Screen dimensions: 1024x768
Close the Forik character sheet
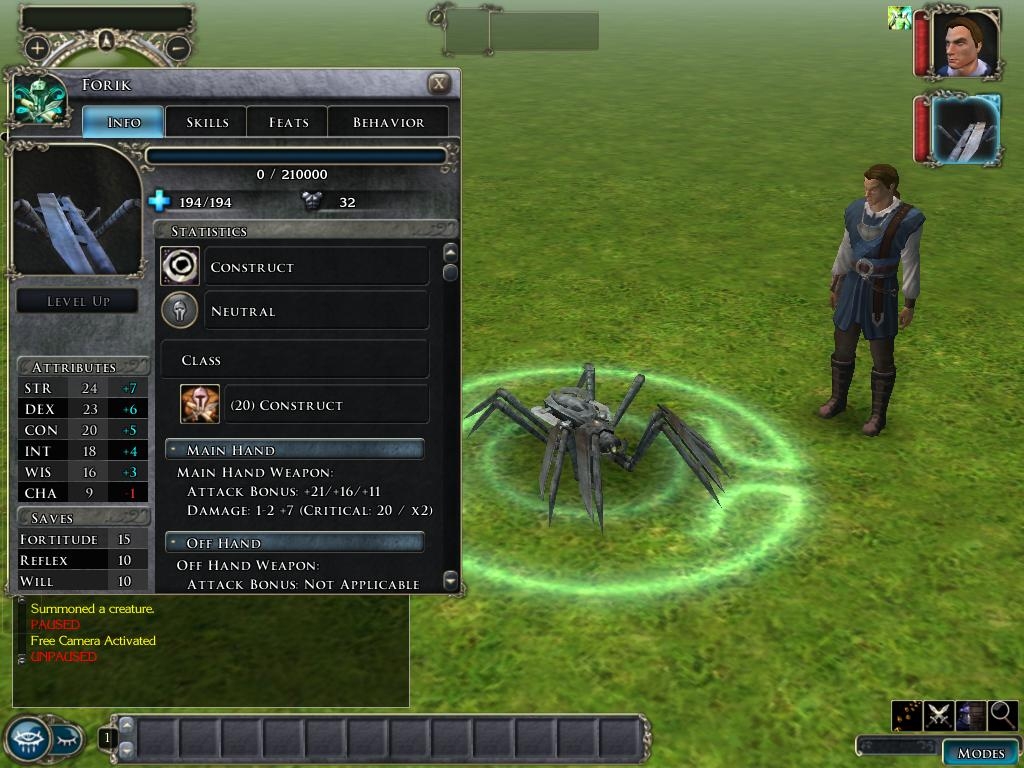pyautogui.click(x=438, y=84)
